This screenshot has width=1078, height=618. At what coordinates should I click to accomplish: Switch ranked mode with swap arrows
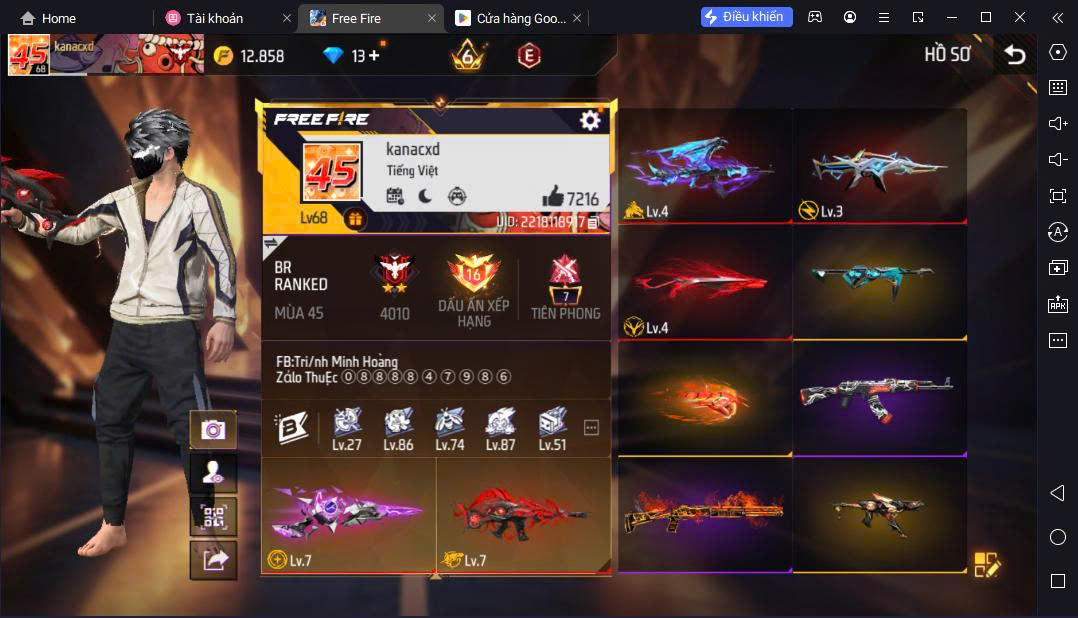(x=270, y=243)
